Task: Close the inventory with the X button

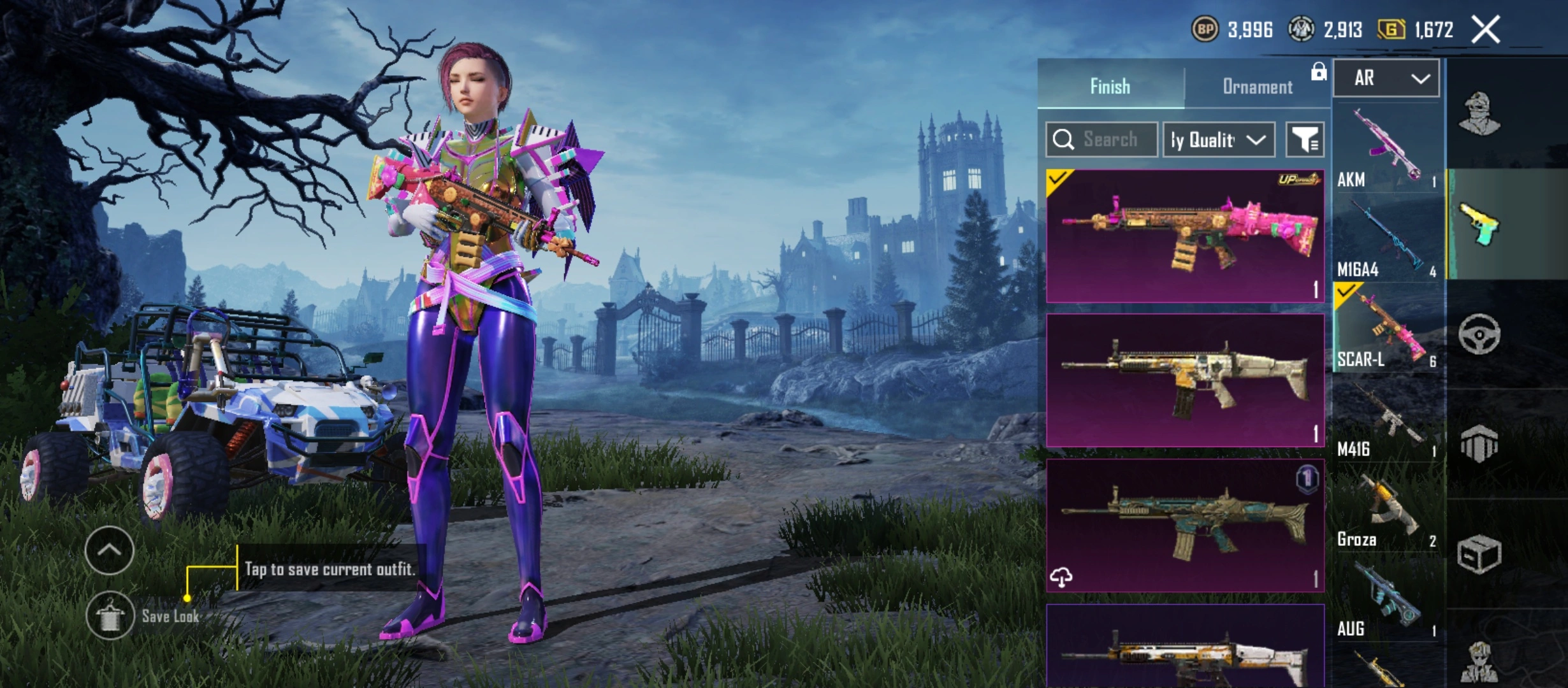Action: click(x=1485, y=30)
